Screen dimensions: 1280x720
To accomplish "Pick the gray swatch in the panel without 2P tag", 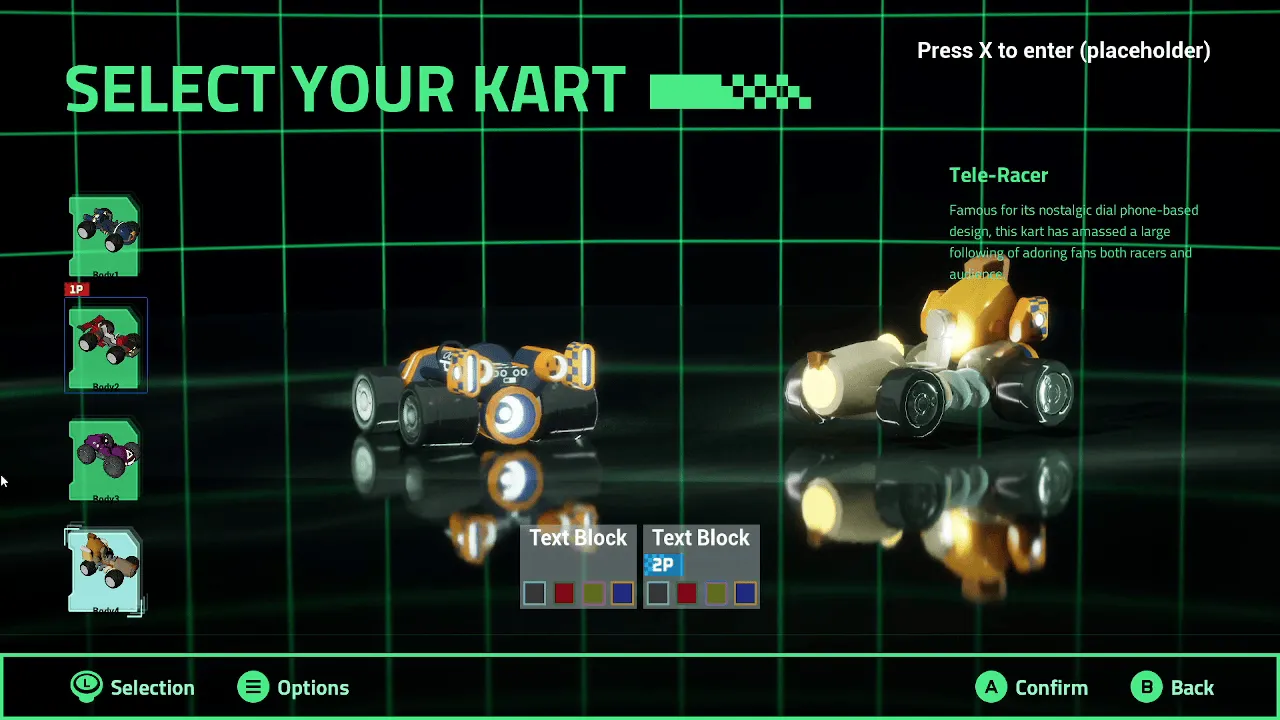I will point(535,594).
